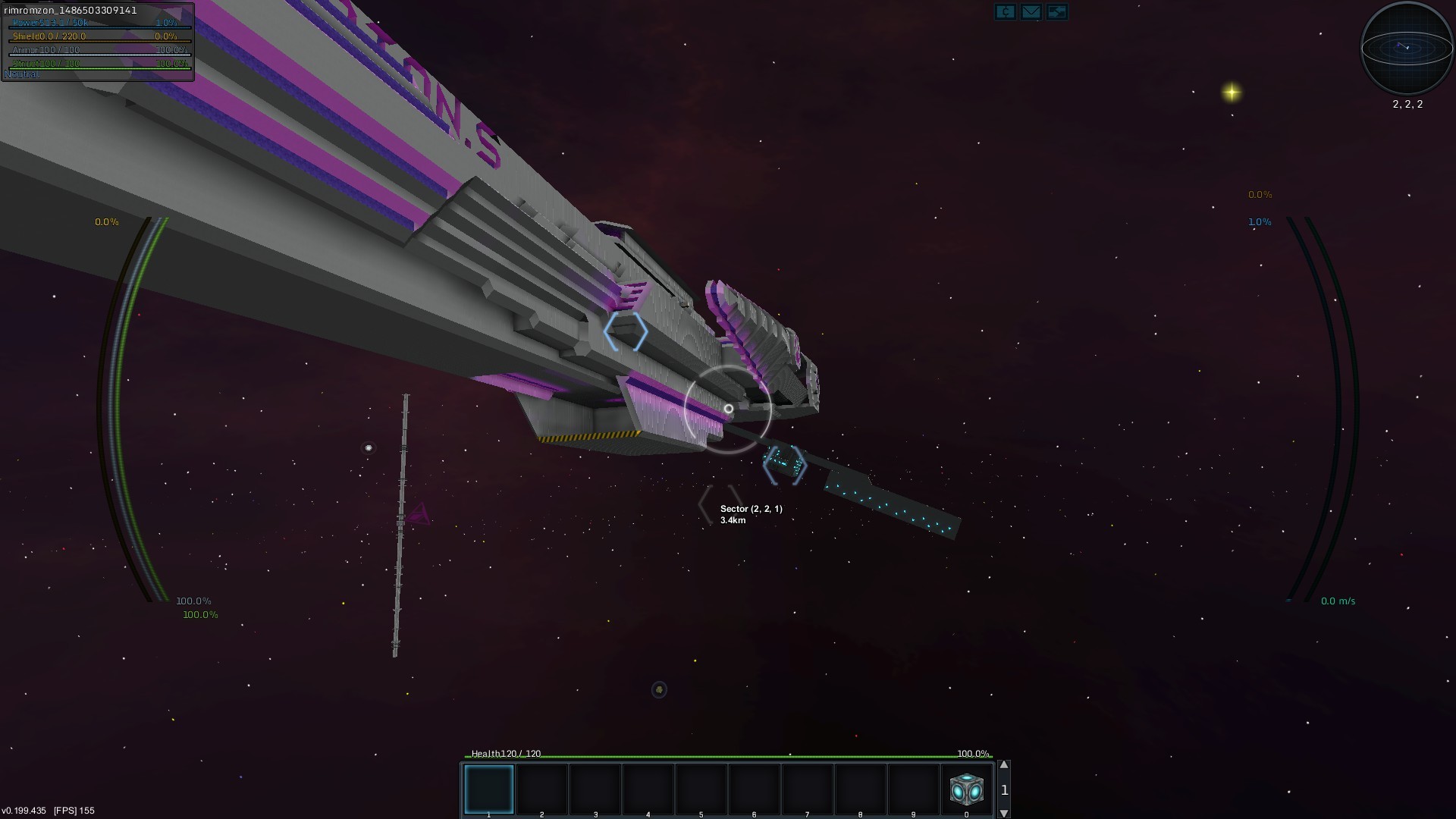Open the mail envelope icon
The width and height of the screenshot is (1456, 819).
pos(1031,11)
